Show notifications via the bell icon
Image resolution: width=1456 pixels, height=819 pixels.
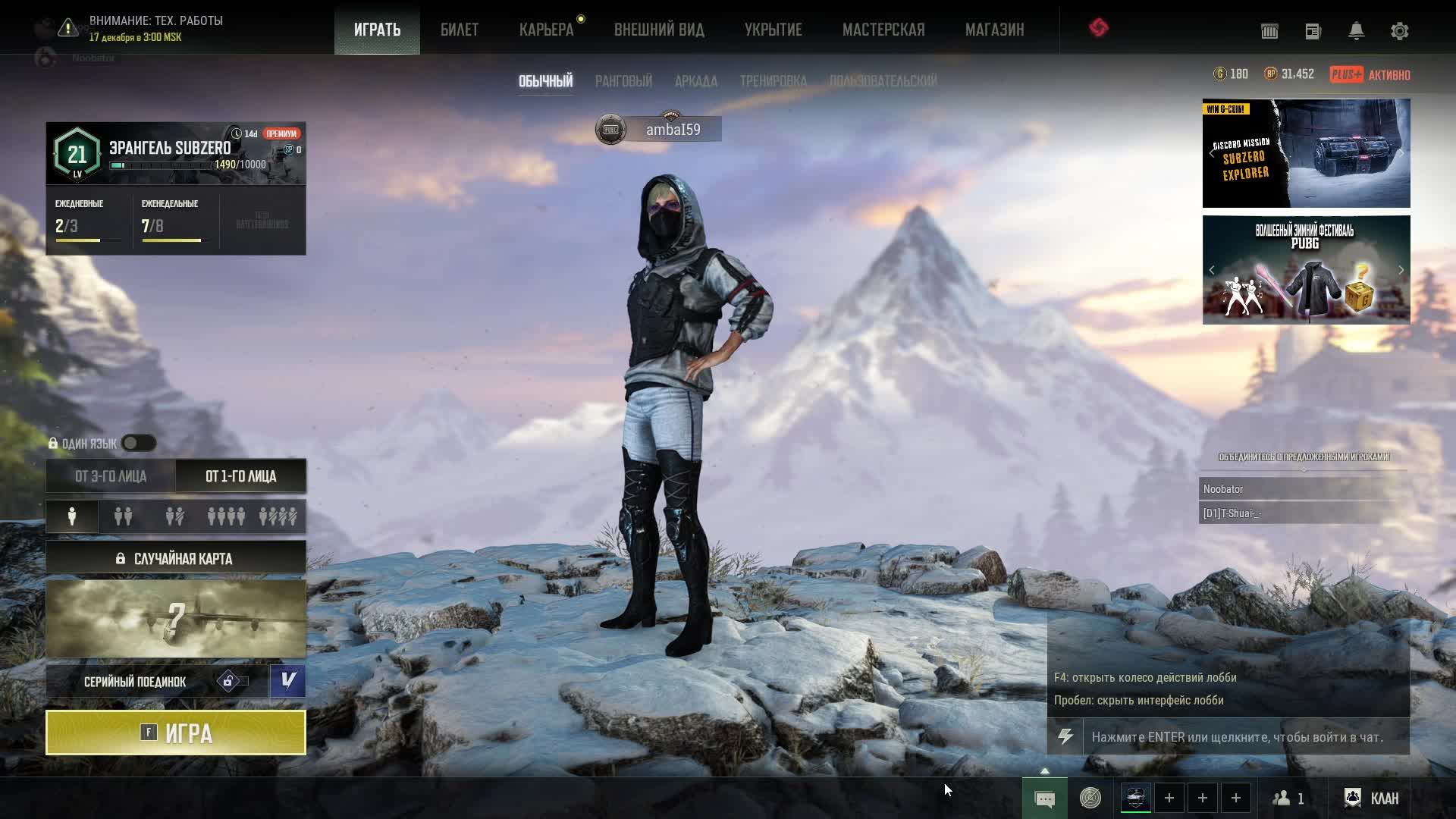pos(1356,31)
